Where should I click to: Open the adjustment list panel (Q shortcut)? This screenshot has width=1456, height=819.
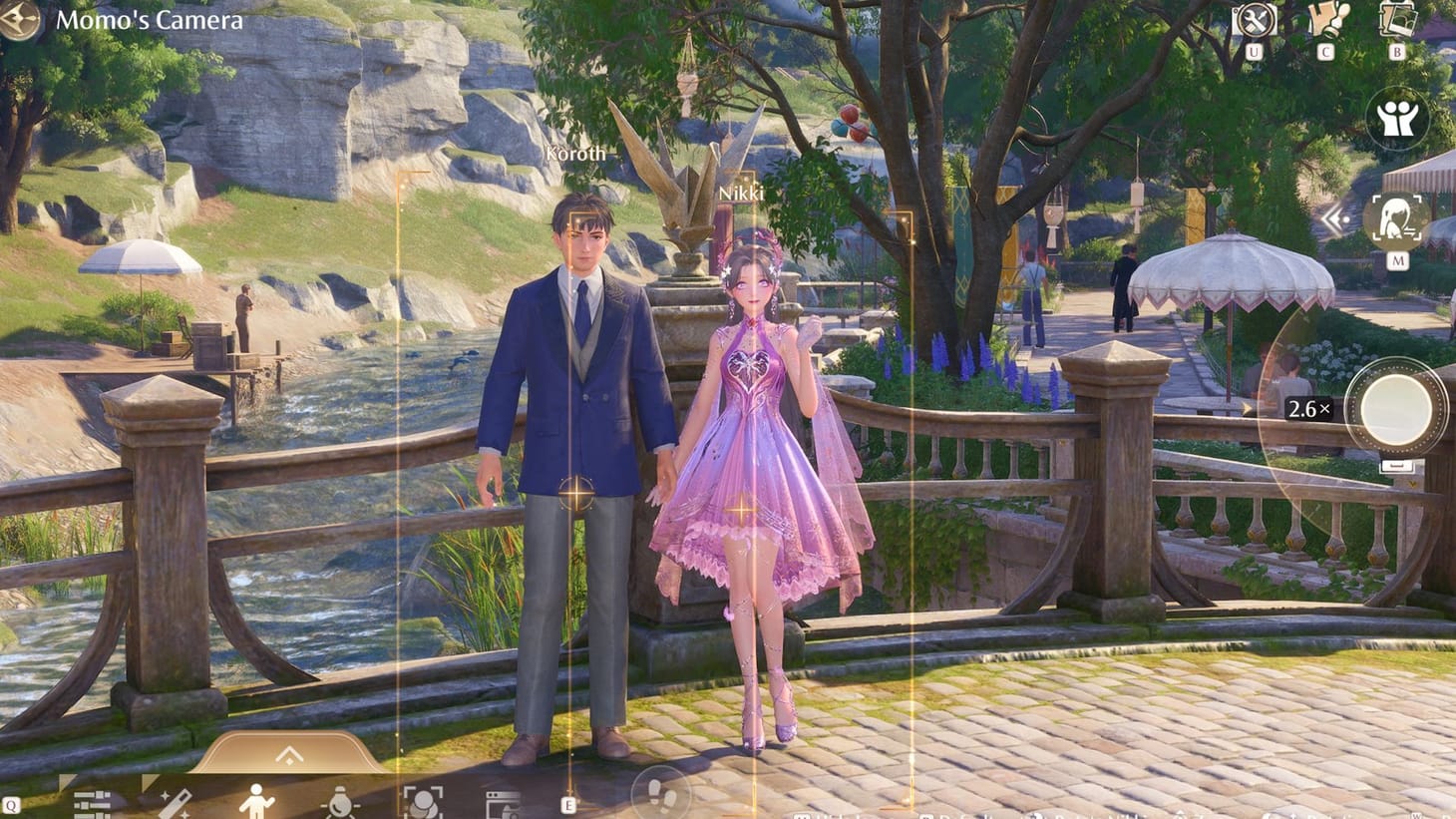pyautogui.click(x=94, y=802)
